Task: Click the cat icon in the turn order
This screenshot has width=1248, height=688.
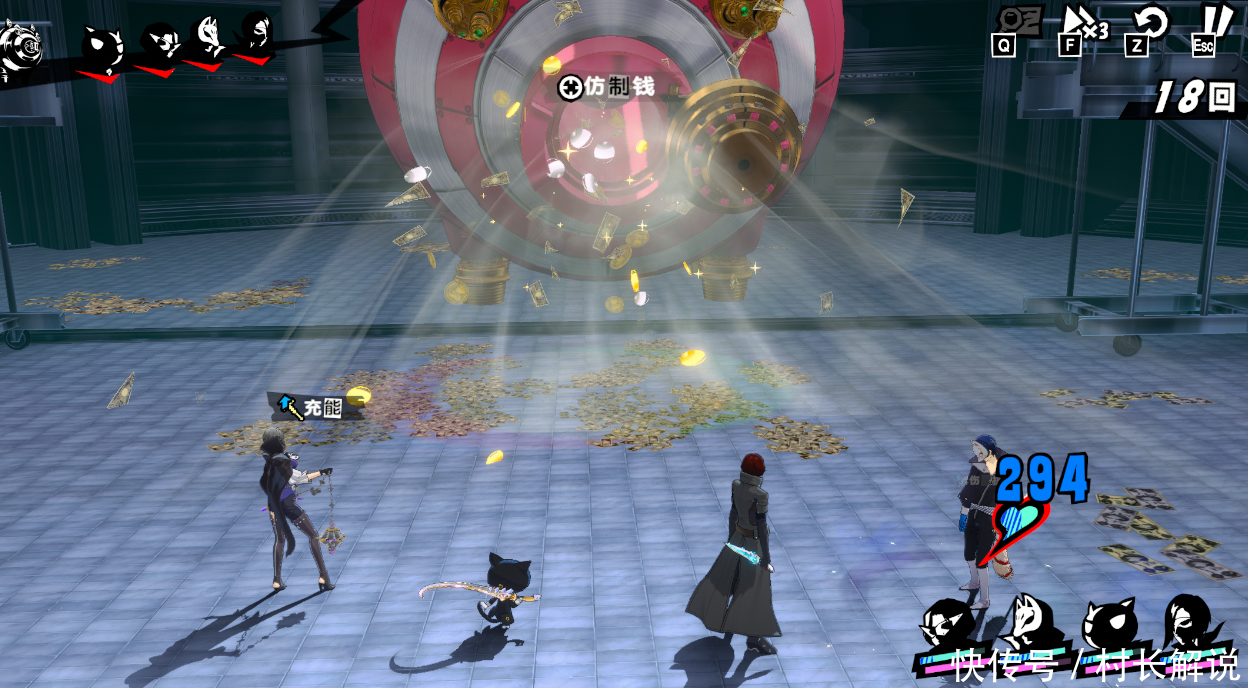Action: tap(103, 44)
